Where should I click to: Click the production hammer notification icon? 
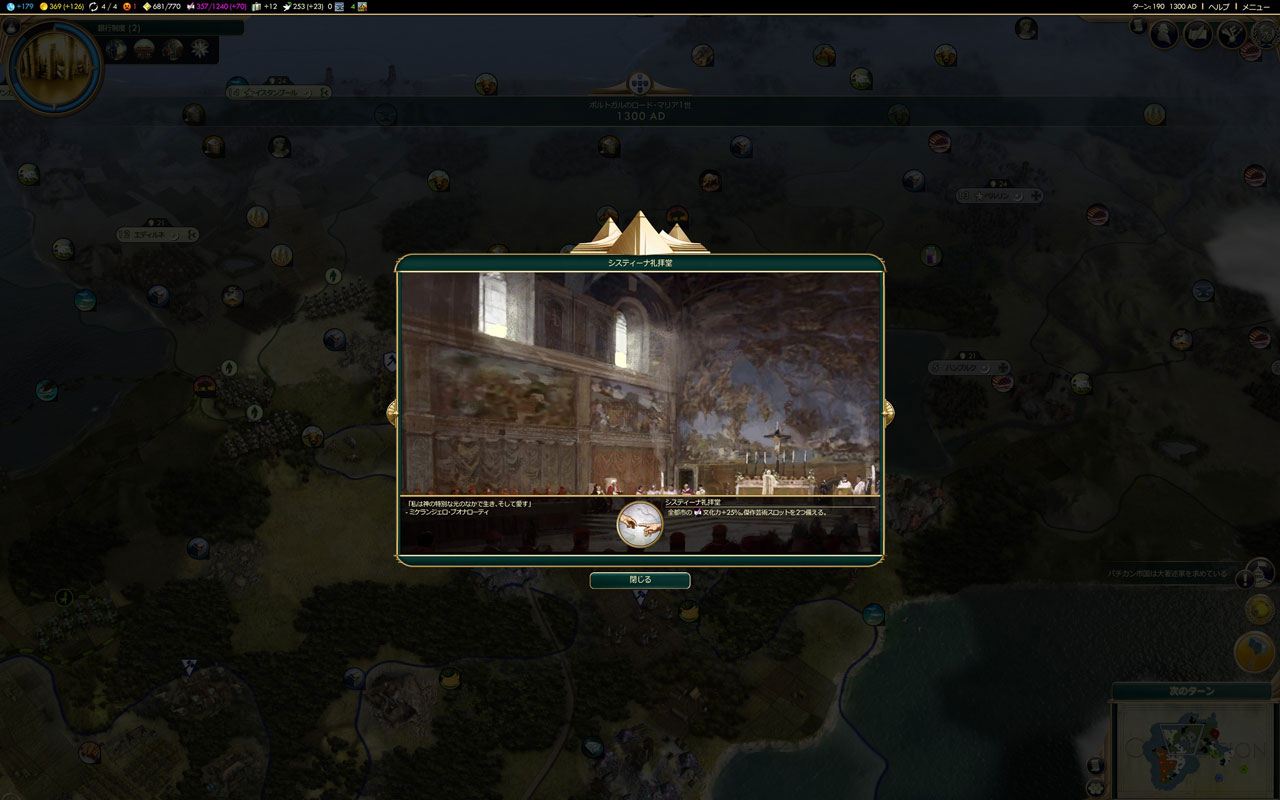tap(1255, 650)
